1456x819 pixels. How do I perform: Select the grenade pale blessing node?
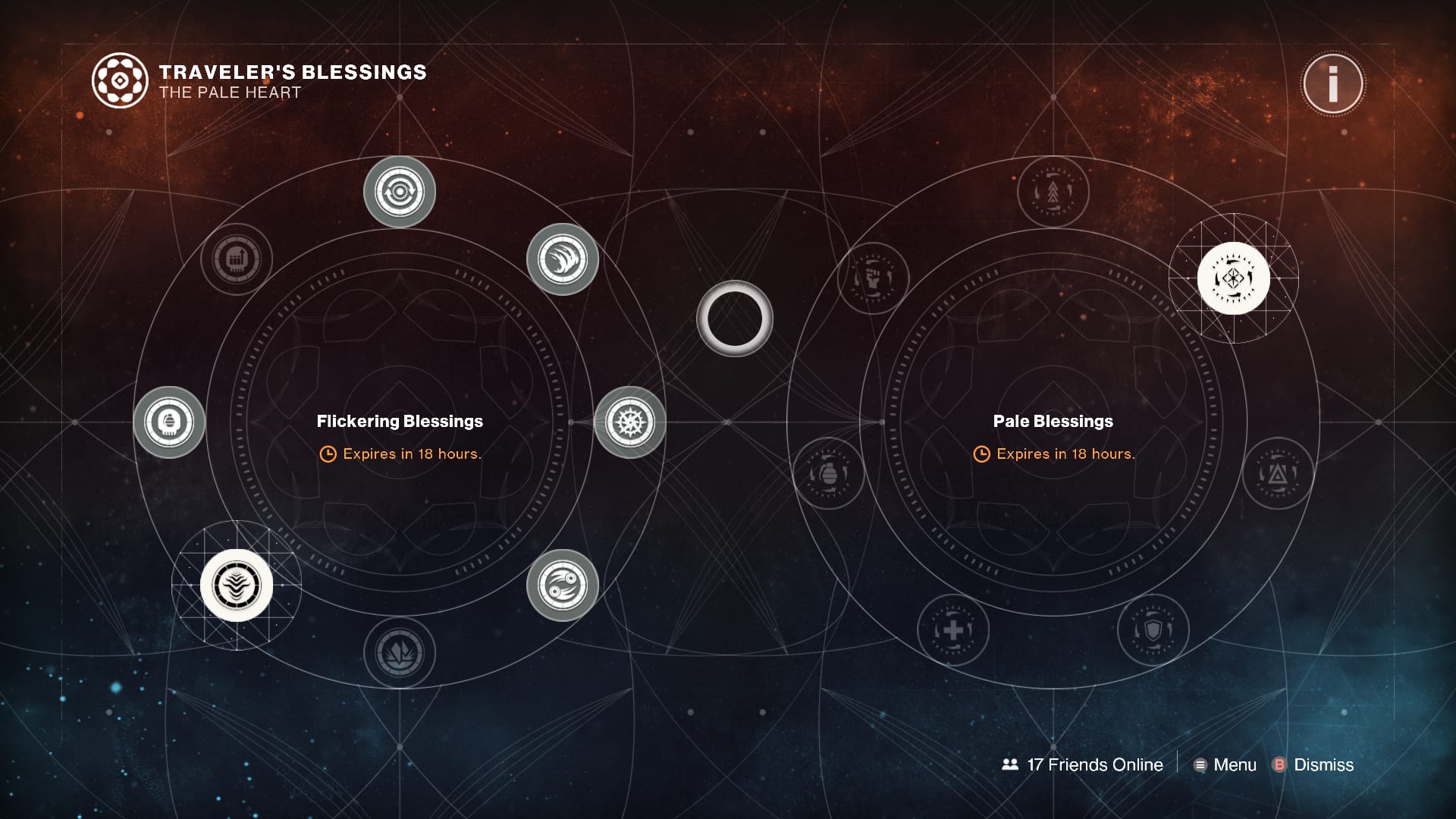pos(829,474)
